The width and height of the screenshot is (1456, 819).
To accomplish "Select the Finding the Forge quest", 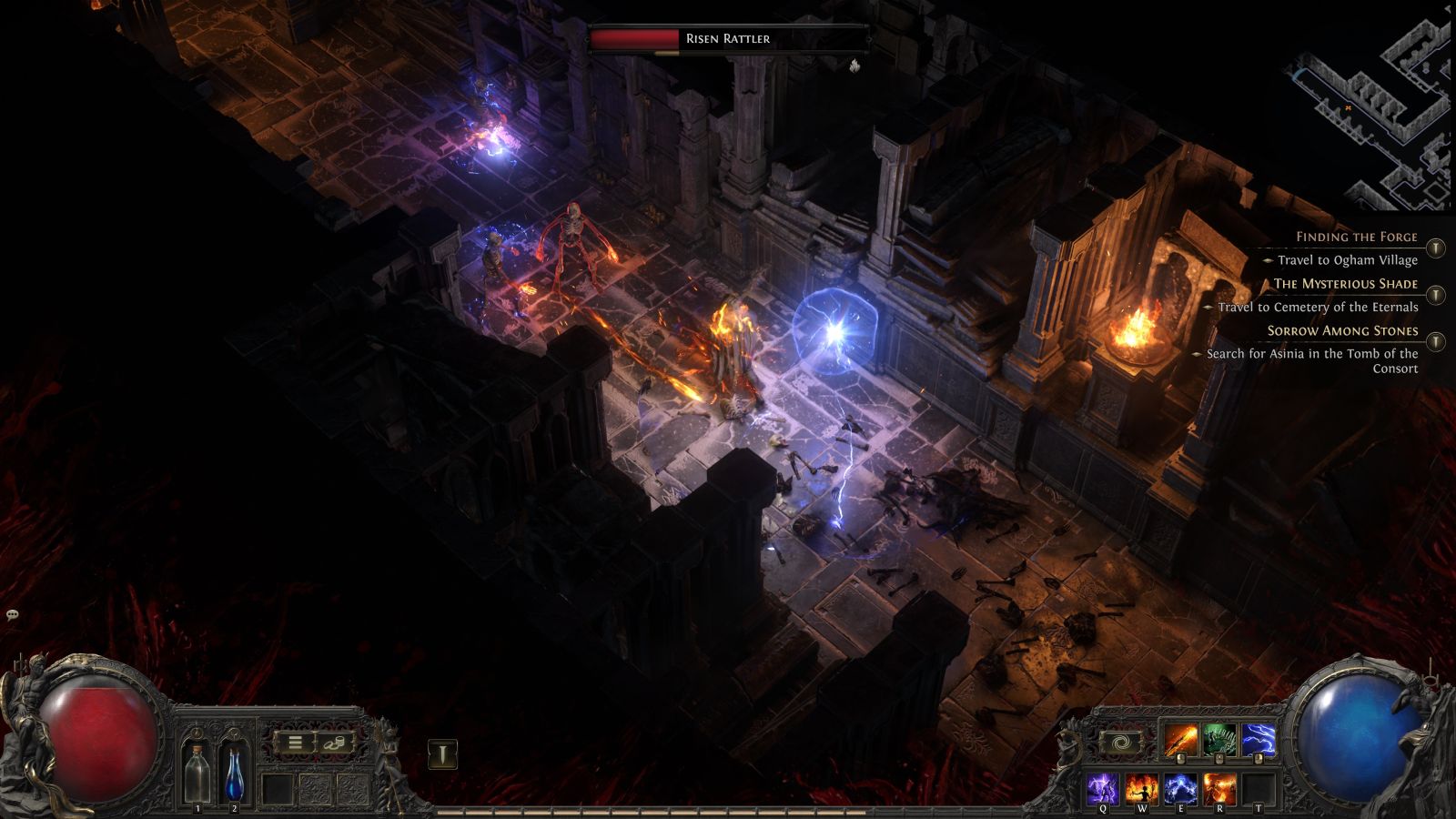I will point(1356,237).
